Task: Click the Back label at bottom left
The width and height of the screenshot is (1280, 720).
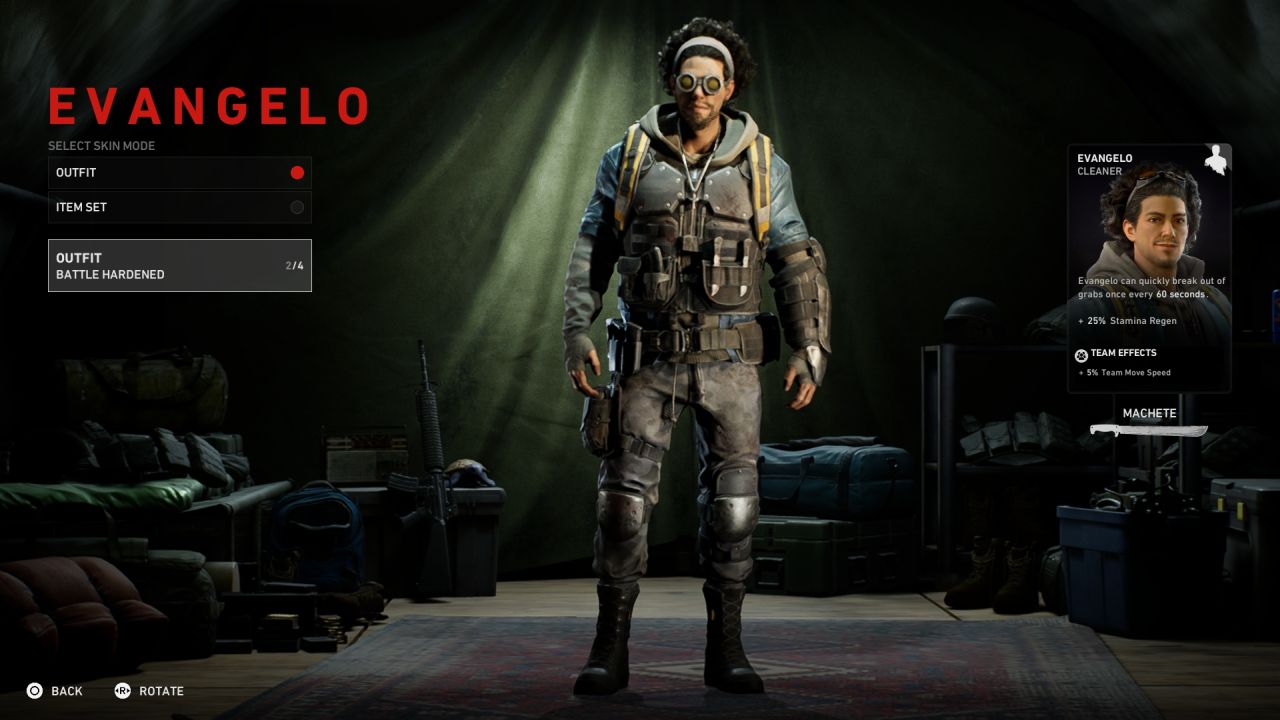Action: pos(66,691)
